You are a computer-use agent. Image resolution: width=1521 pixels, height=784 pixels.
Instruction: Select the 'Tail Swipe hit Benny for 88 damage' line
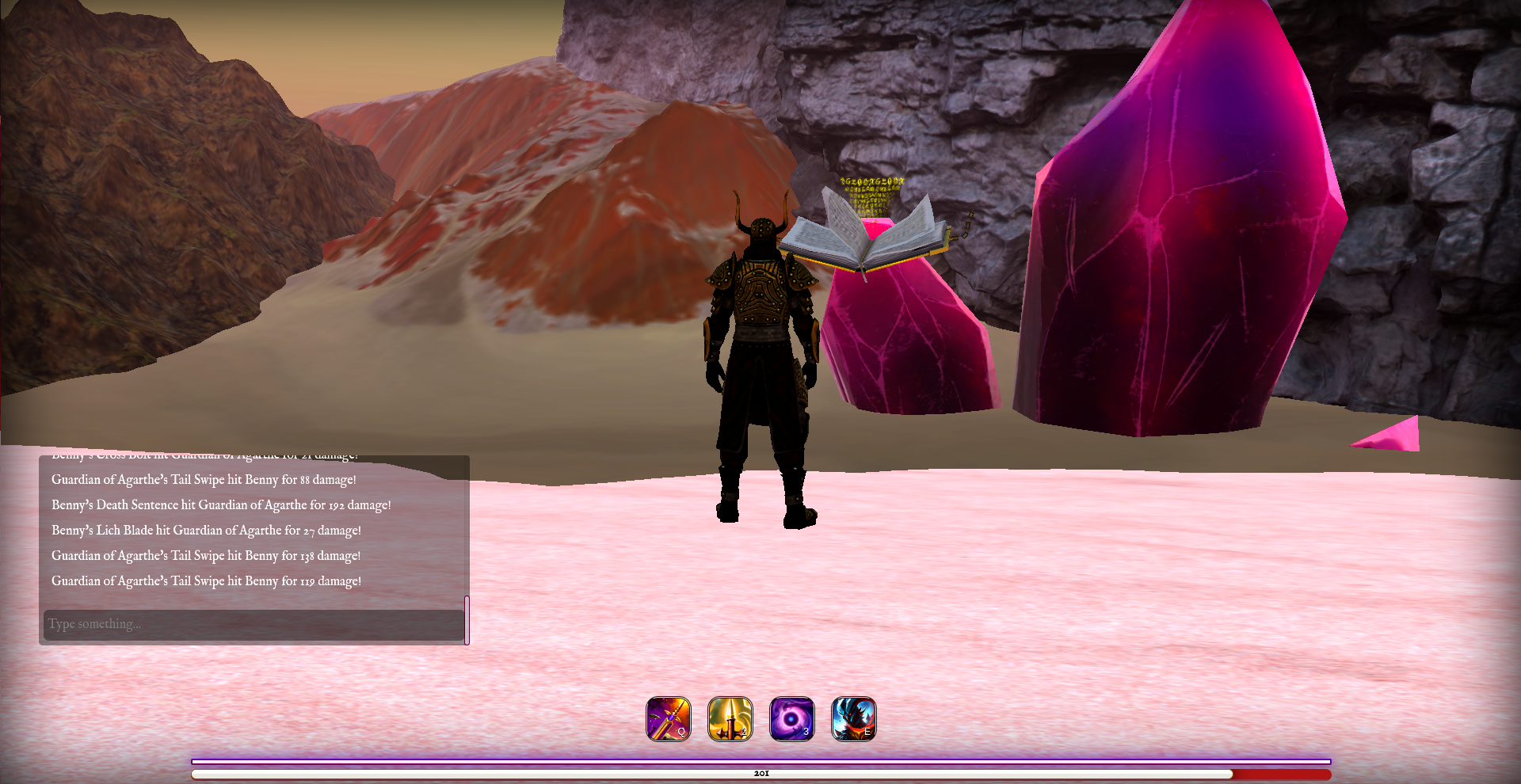[204, 479]
